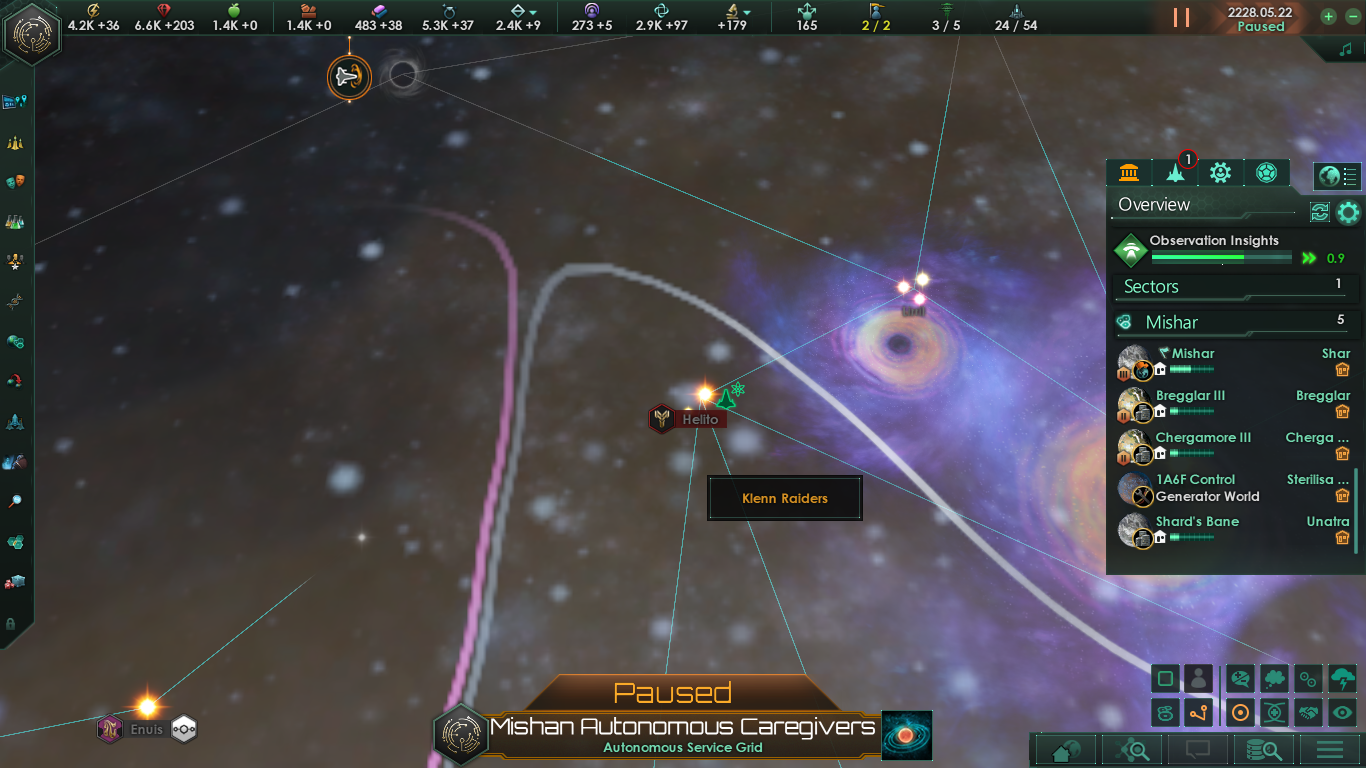Select the orange trade routes map mode

(1197, 712)
